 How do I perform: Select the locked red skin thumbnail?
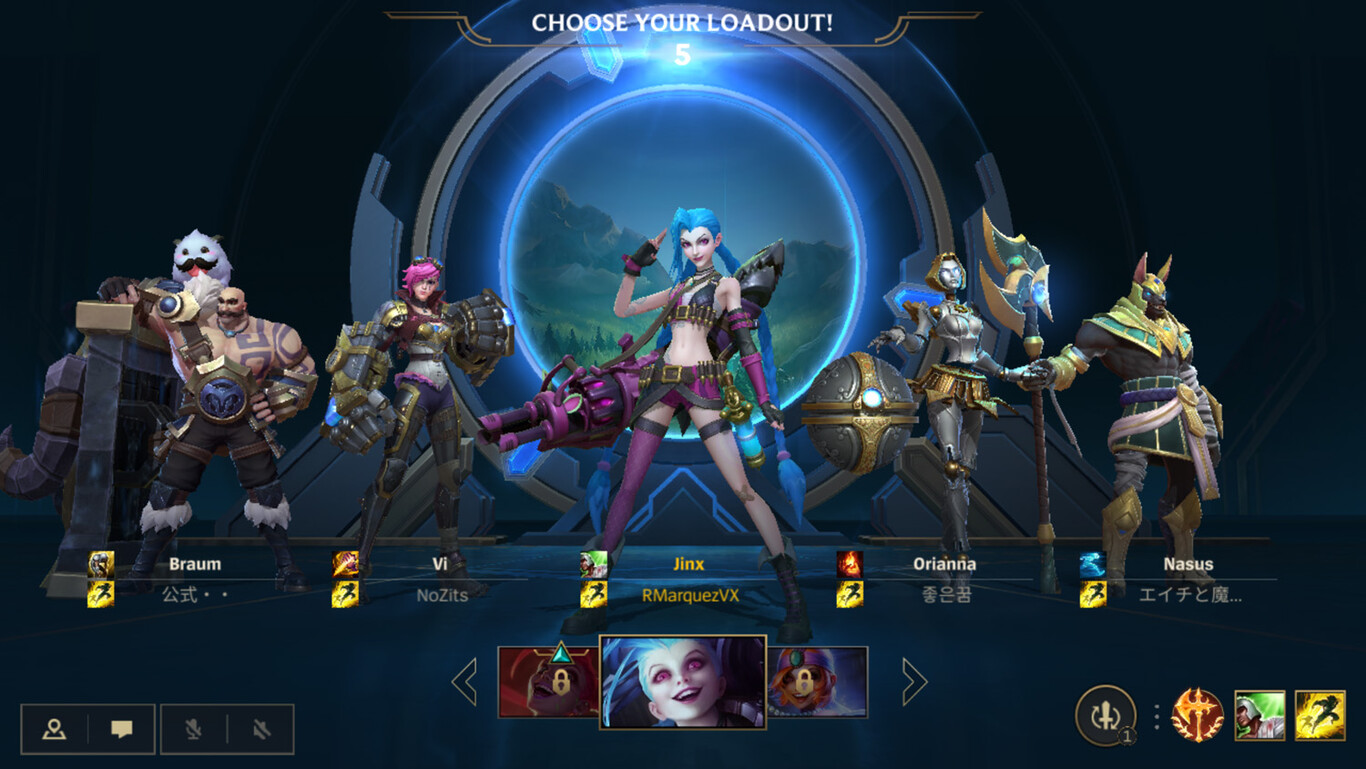[x=547, y=682]
